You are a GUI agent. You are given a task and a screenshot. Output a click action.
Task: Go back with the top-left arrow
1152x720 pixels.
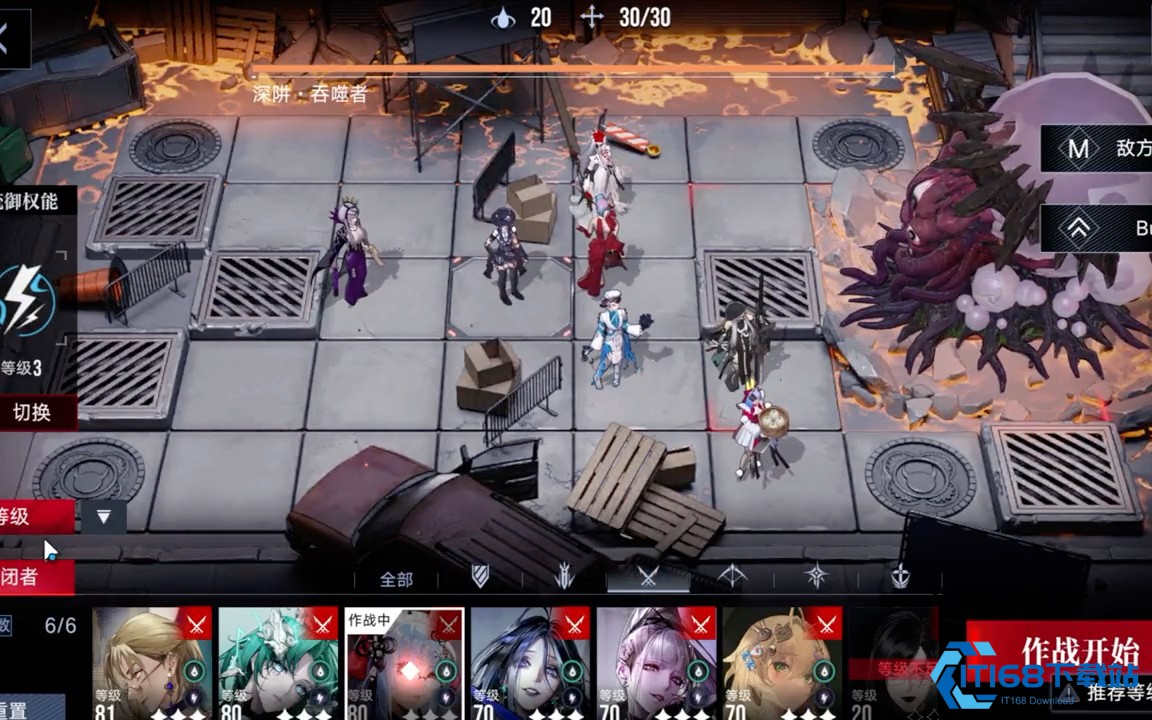pos(10,42)
